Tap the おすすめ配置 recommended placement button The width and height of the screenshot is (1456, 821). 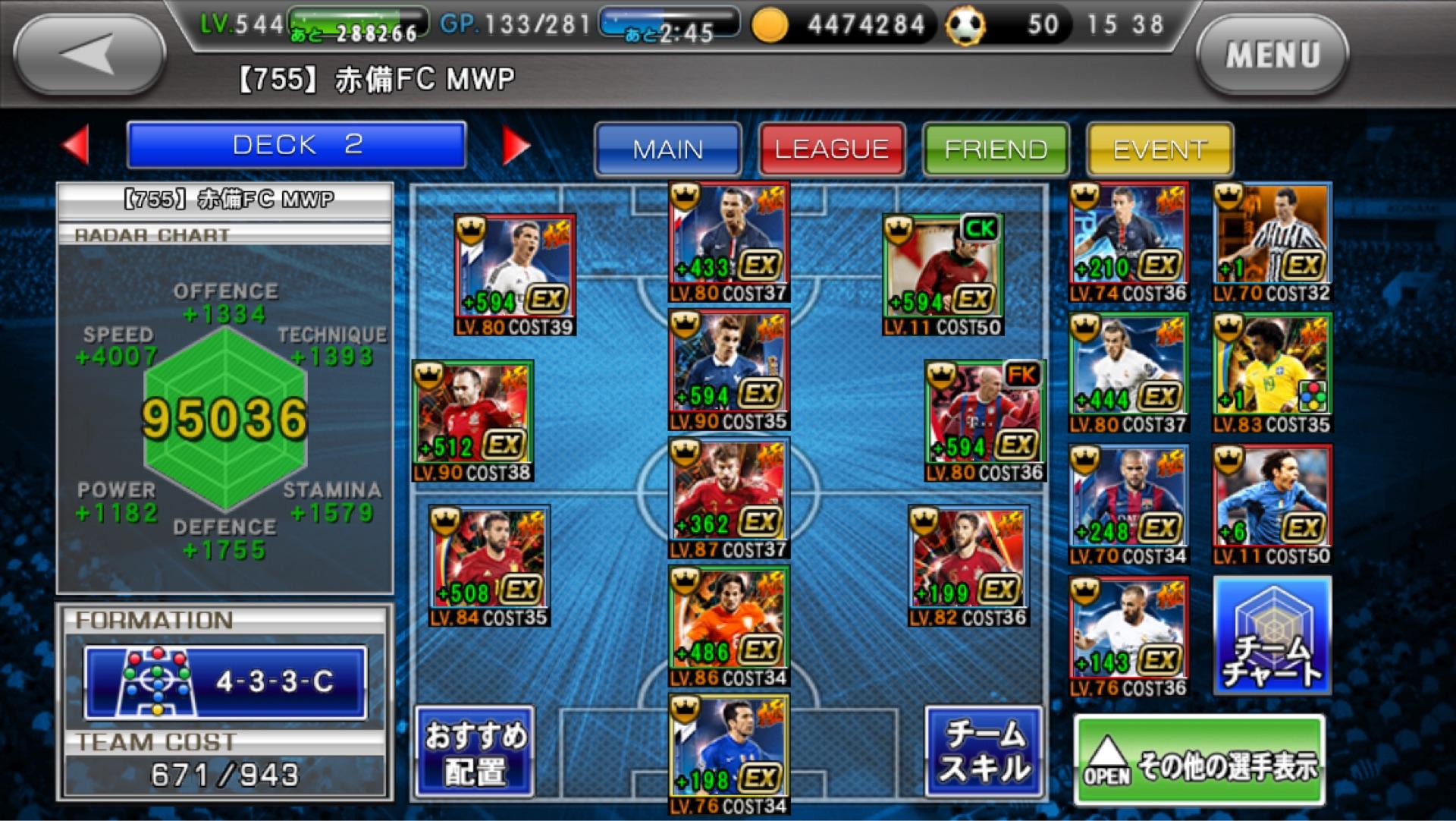point(475,752)
